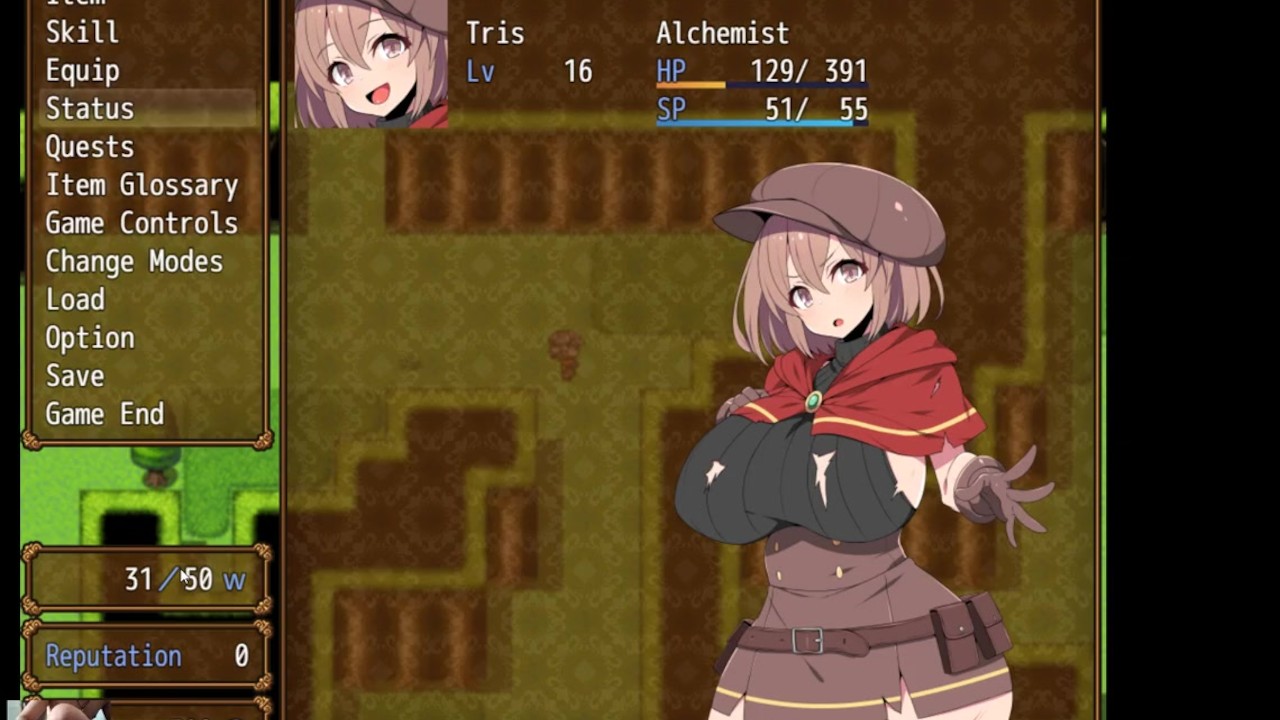Select Change Modes option
1280x720 pixels.
pos(134,261)
